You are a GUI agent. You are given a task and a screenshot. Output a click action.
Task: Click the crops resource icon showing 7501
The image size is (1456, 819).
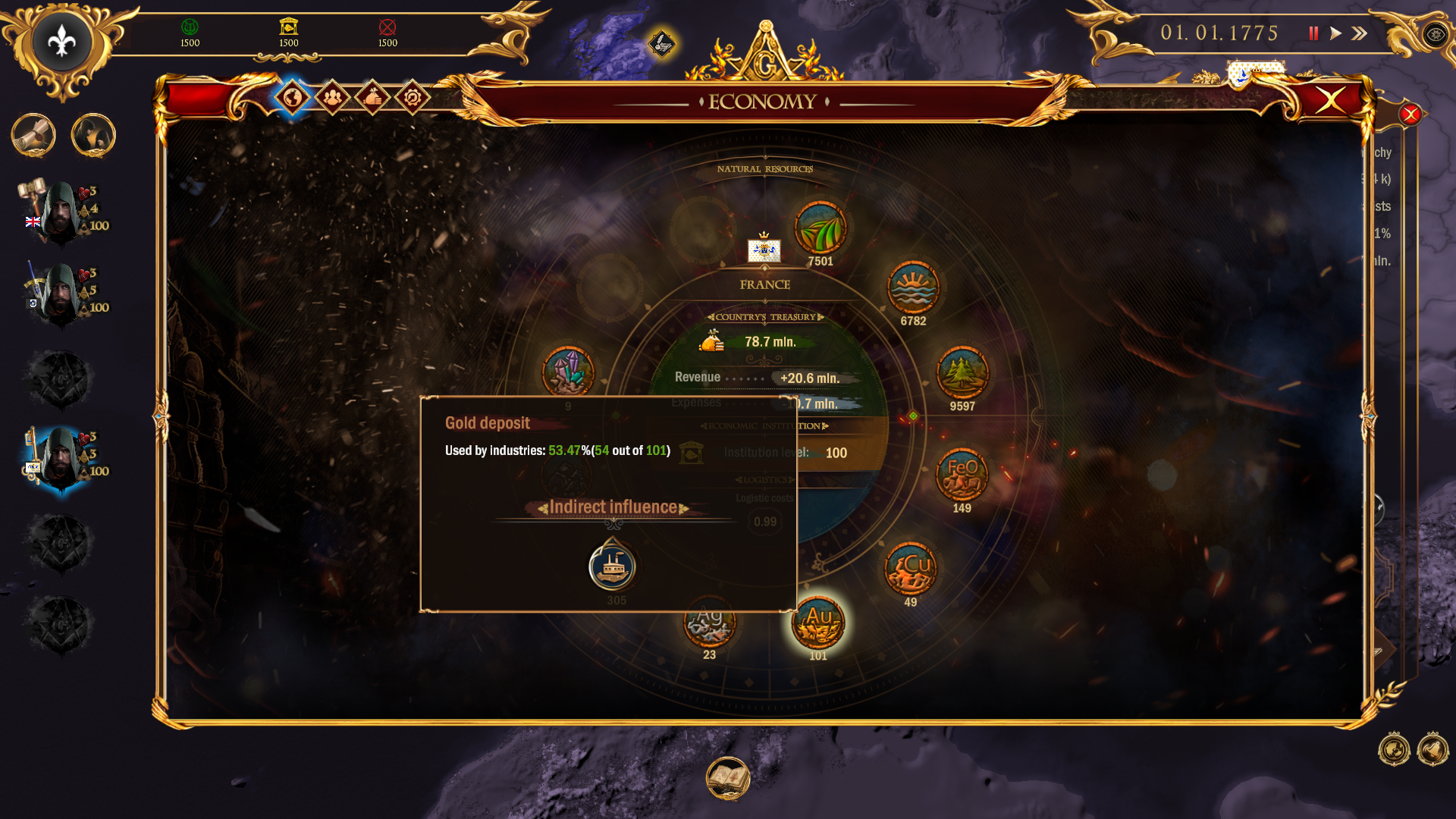click(x=819, y=227)
